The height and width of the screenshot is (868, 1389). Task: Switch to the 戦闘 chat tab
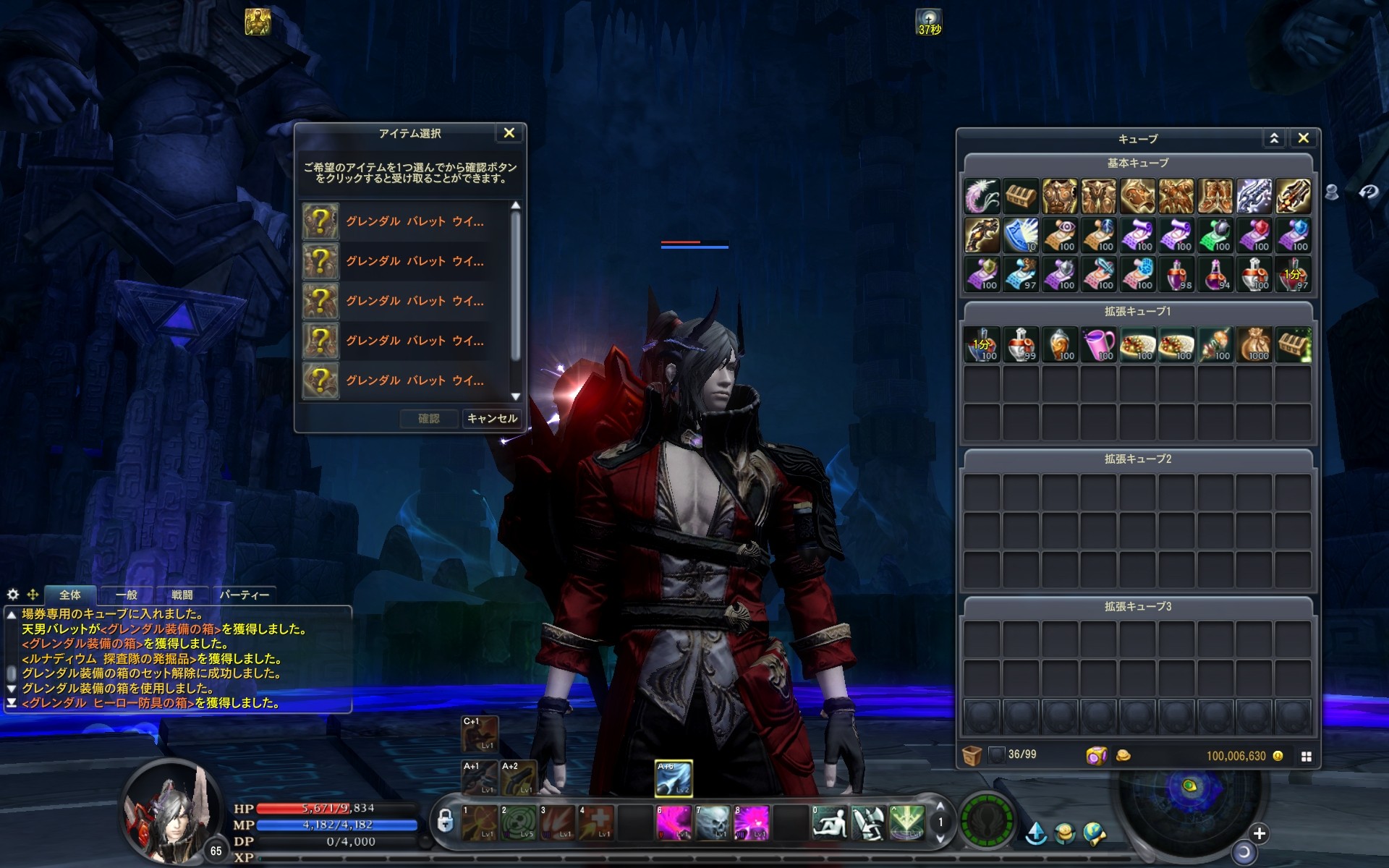pyautogui.click(x=182, y=595)
